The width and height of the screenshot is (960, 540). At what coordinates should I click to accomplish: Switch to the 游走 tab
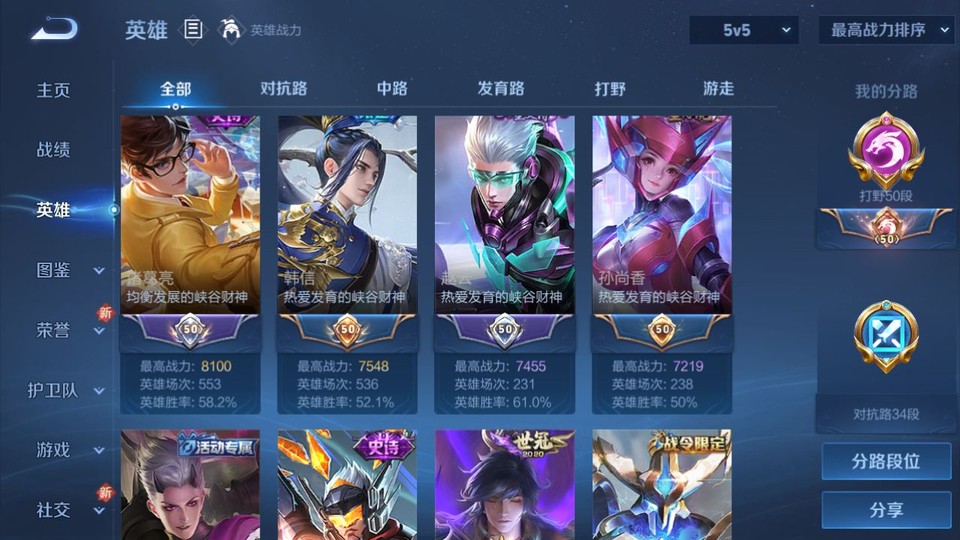[x=718, y=88]
